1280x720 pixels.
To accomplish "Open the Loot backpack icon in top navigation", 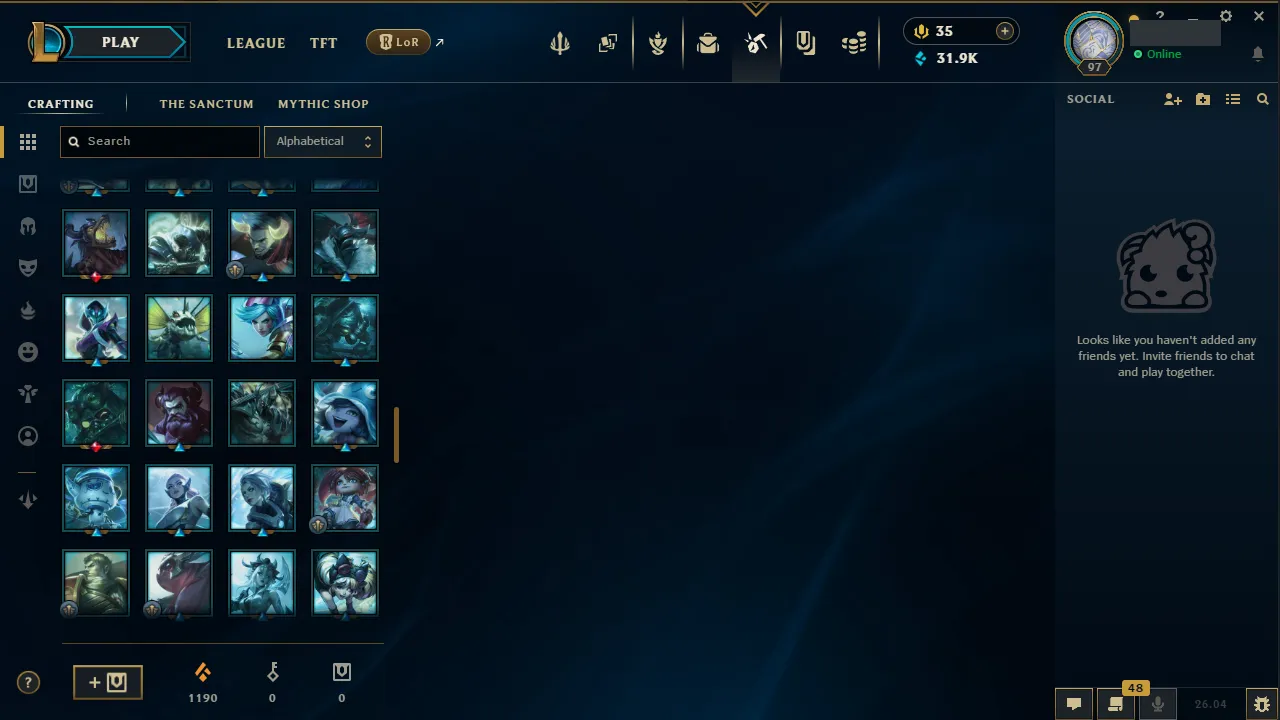I will [708, 43].
